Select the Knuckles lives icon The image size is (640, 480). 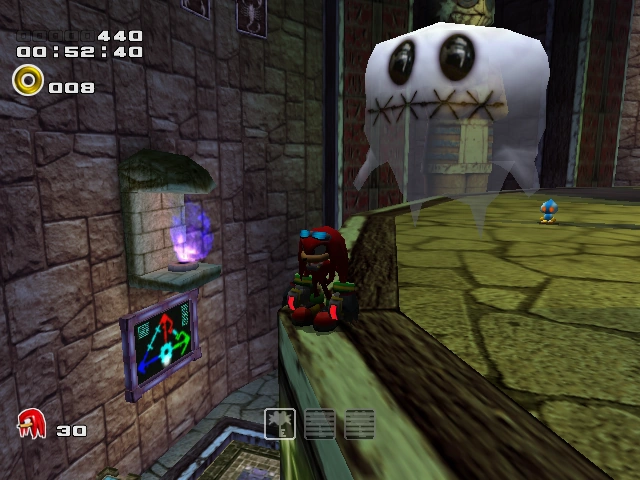pos(32,424)
